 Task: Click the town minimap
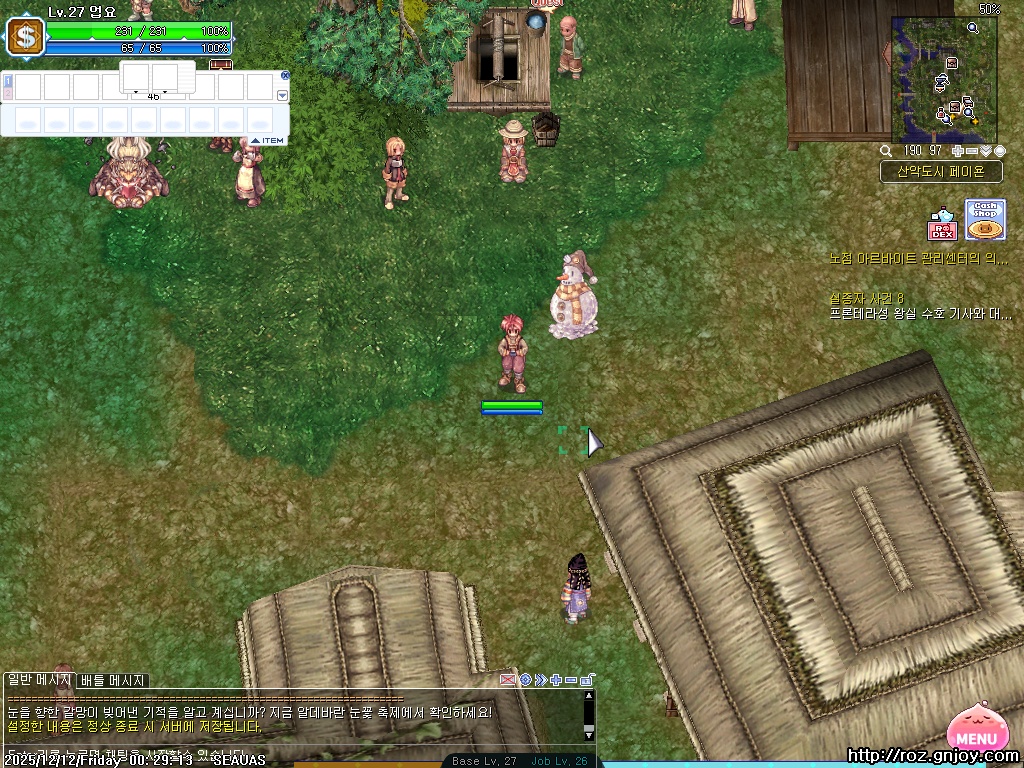(x=944, y=79)
